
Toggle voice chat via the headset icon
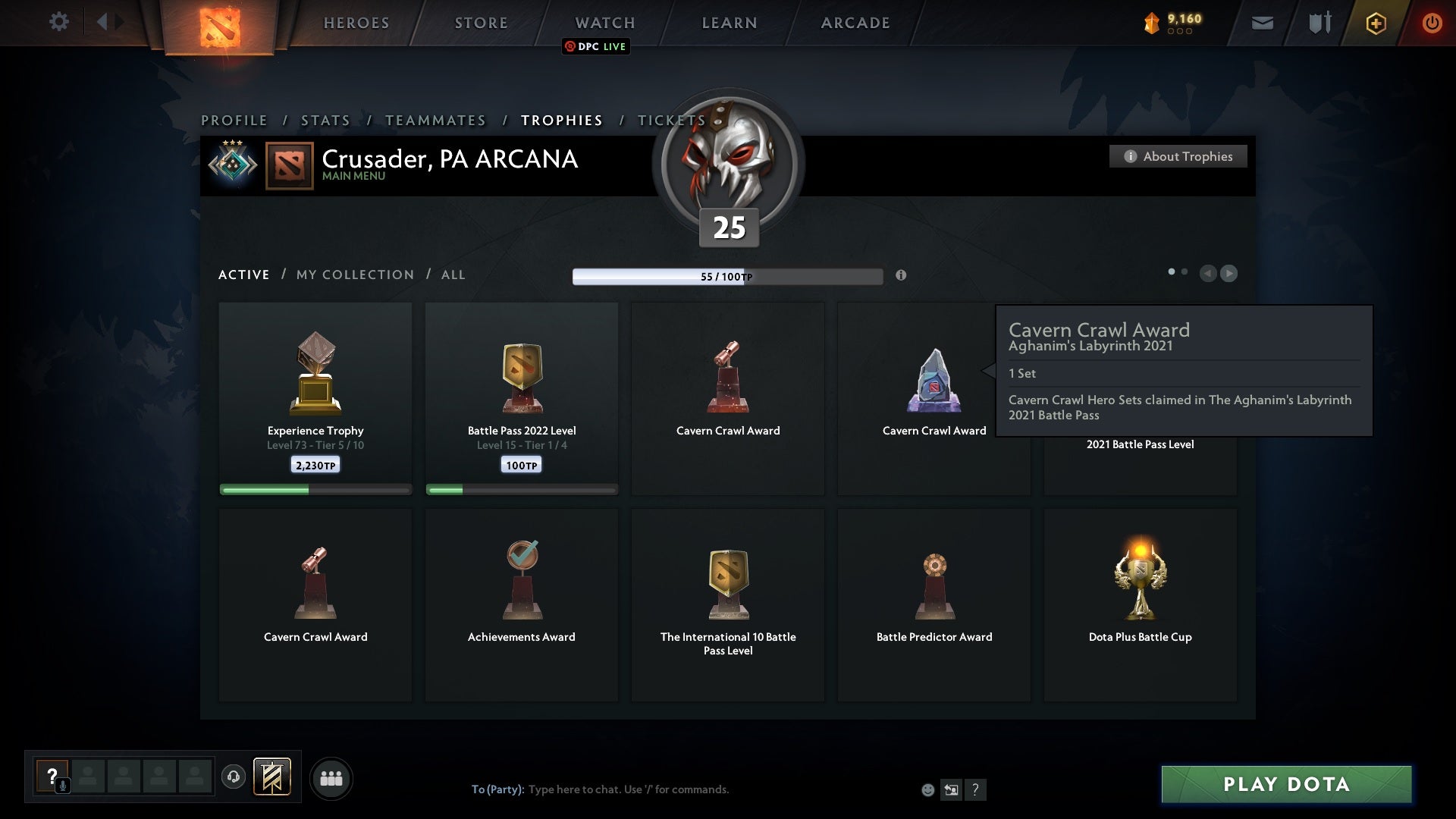234,778
